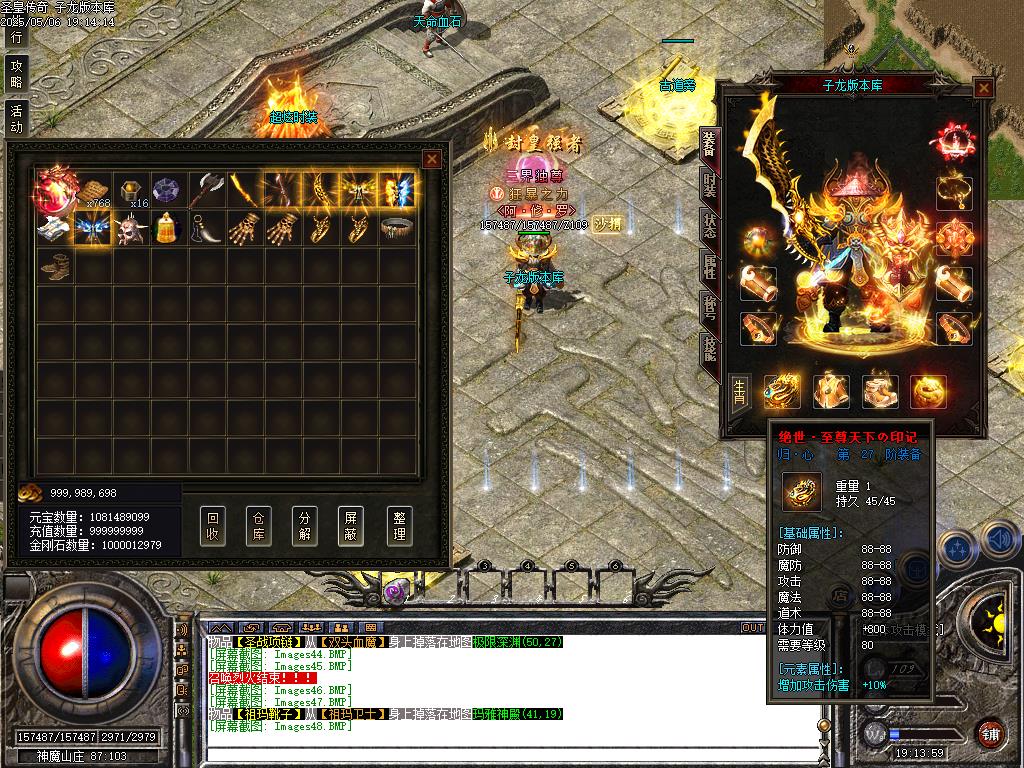Click the x768 scroll stack item

click(93, 190)
